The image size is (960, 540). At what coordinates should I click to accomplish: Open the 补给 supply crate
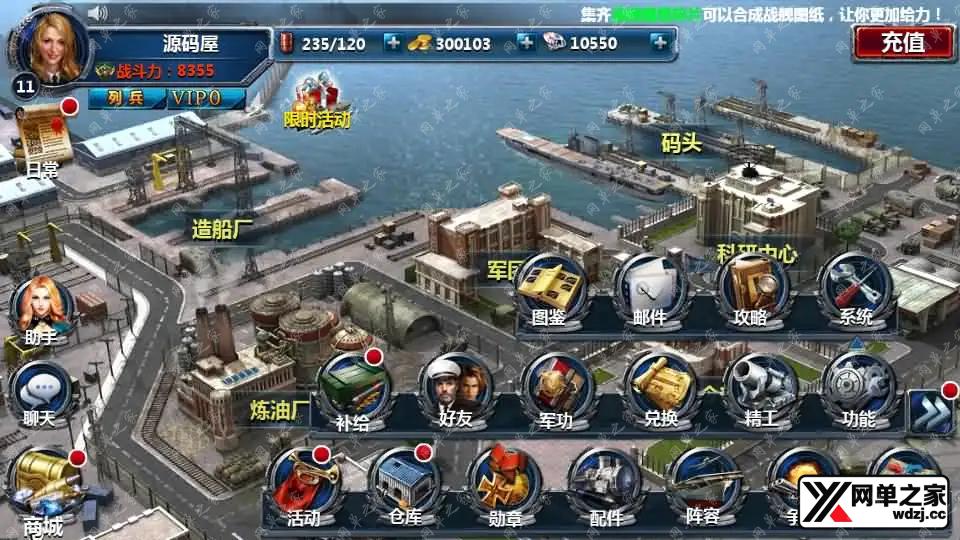(352, 389)
